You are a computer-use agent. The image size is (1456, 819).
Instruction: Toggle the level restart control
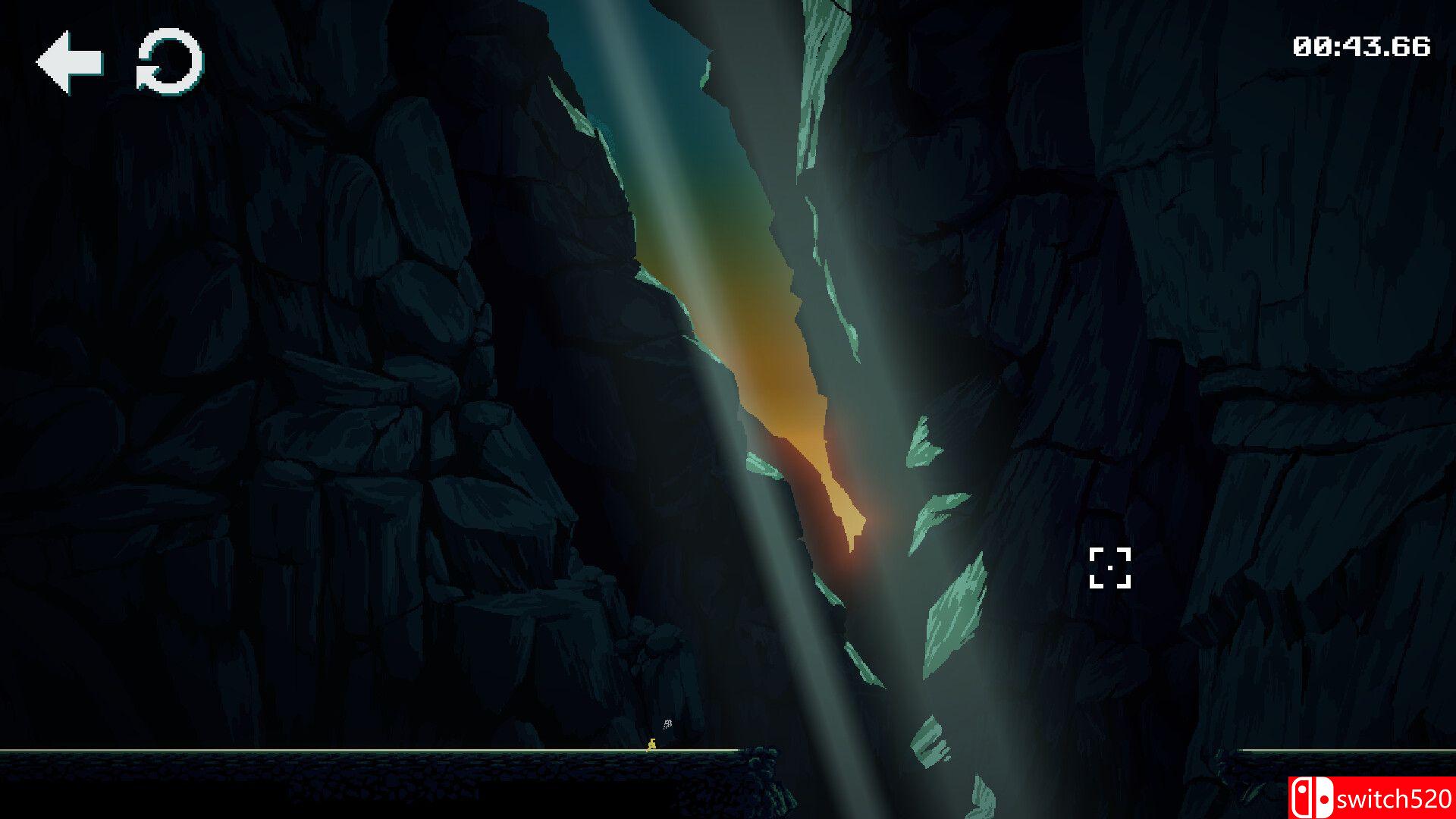point(168,62)
